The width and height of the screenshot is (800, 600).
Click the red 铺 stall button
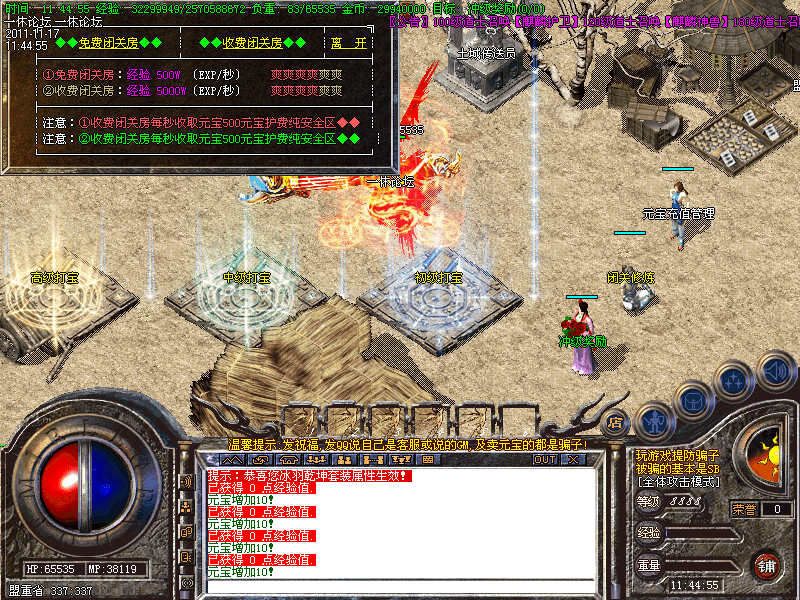pyautogui.click(x=767, y=565)
